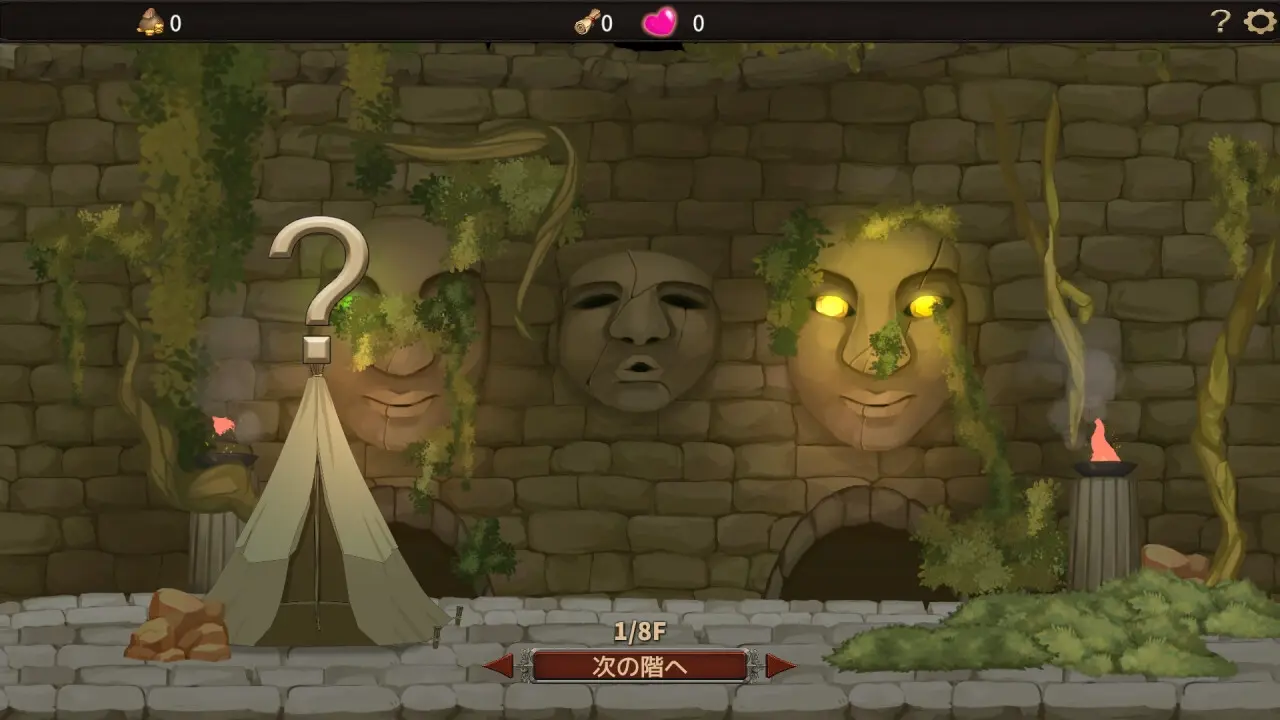Select the right red arrow

(781, 666)
